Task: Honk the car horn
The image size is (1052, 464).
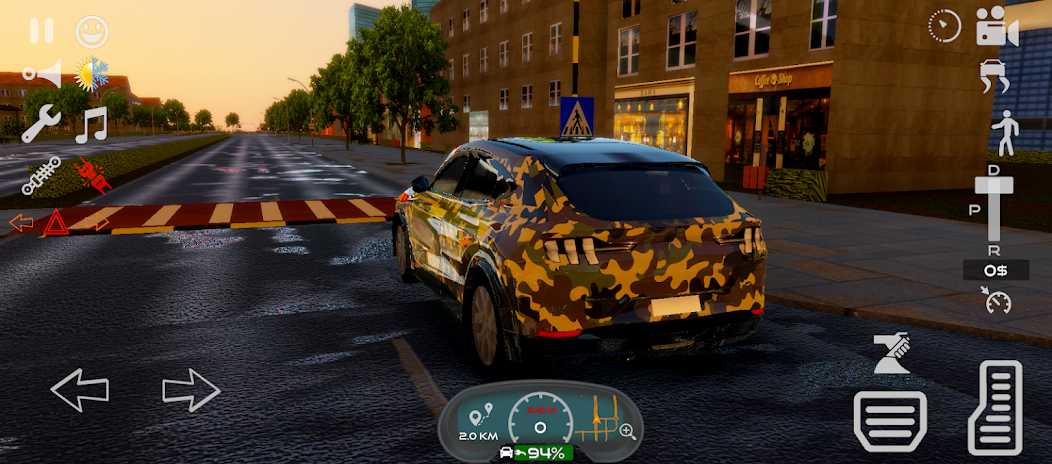Action: pyautogui.click(x=41, y=74)
